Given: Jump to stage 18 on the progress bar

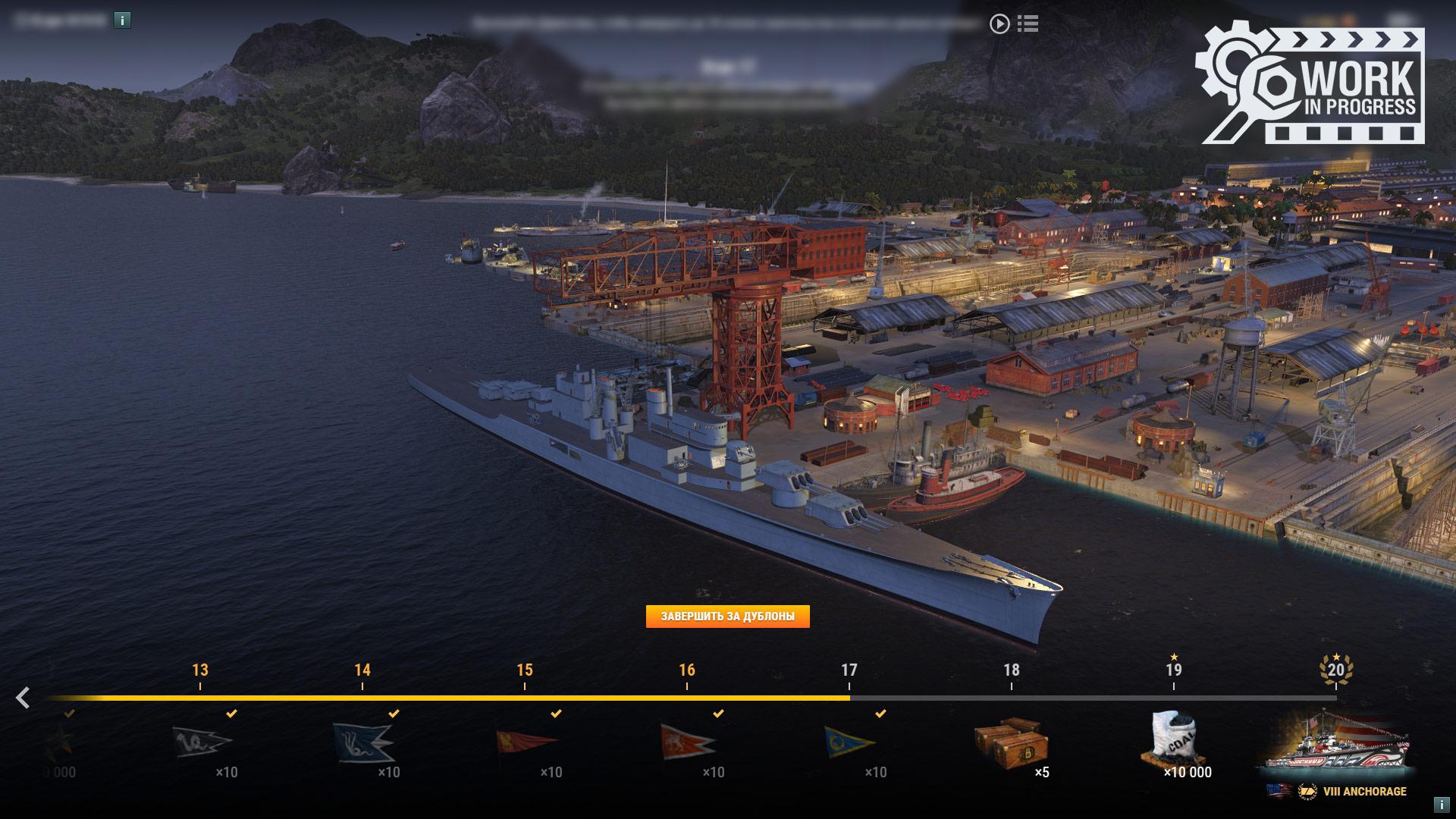Looking at the screenshot, I should coord(1011,670).
